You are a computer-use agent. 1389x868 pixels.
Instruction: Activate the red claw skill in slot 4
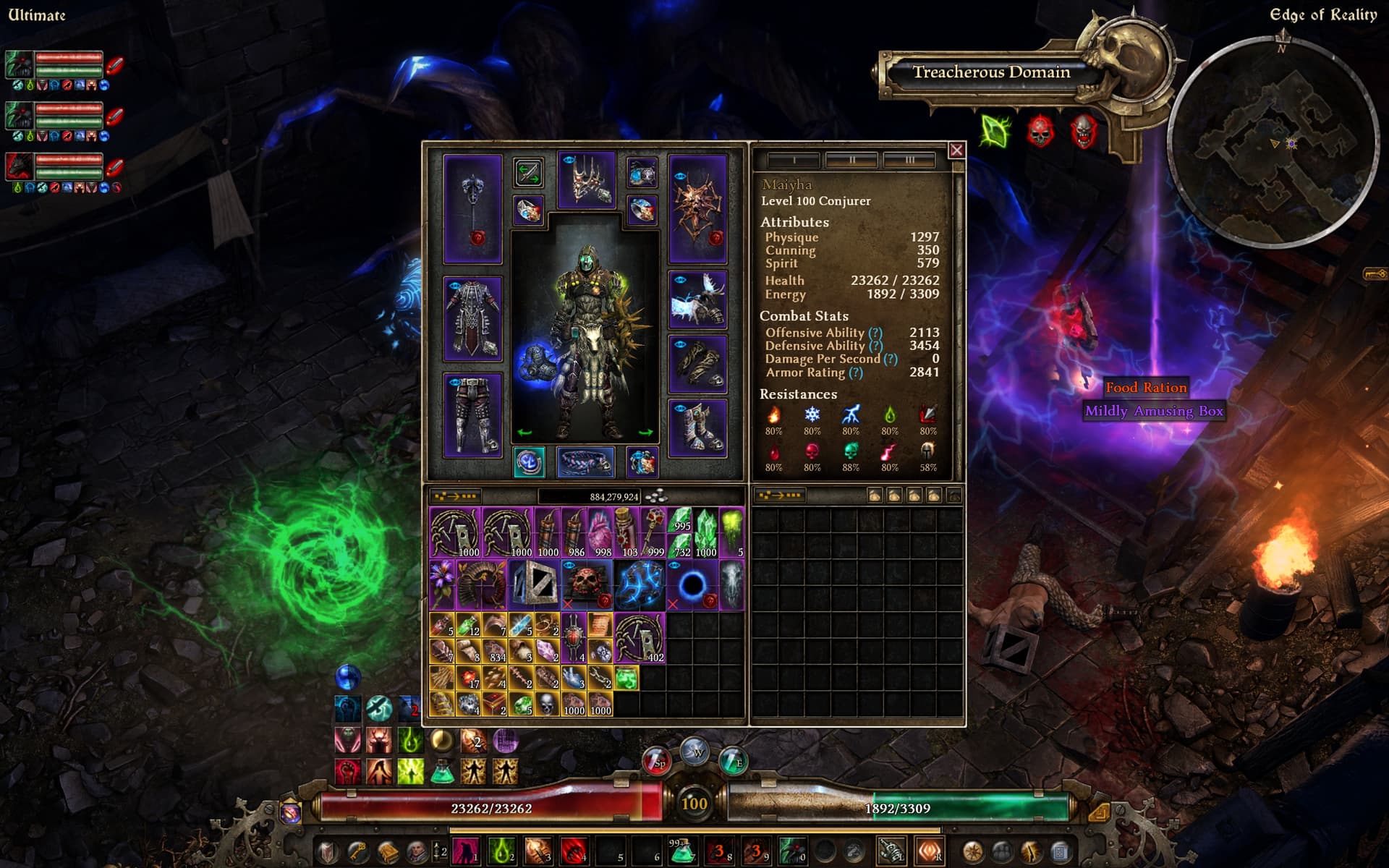pos(573,852)
